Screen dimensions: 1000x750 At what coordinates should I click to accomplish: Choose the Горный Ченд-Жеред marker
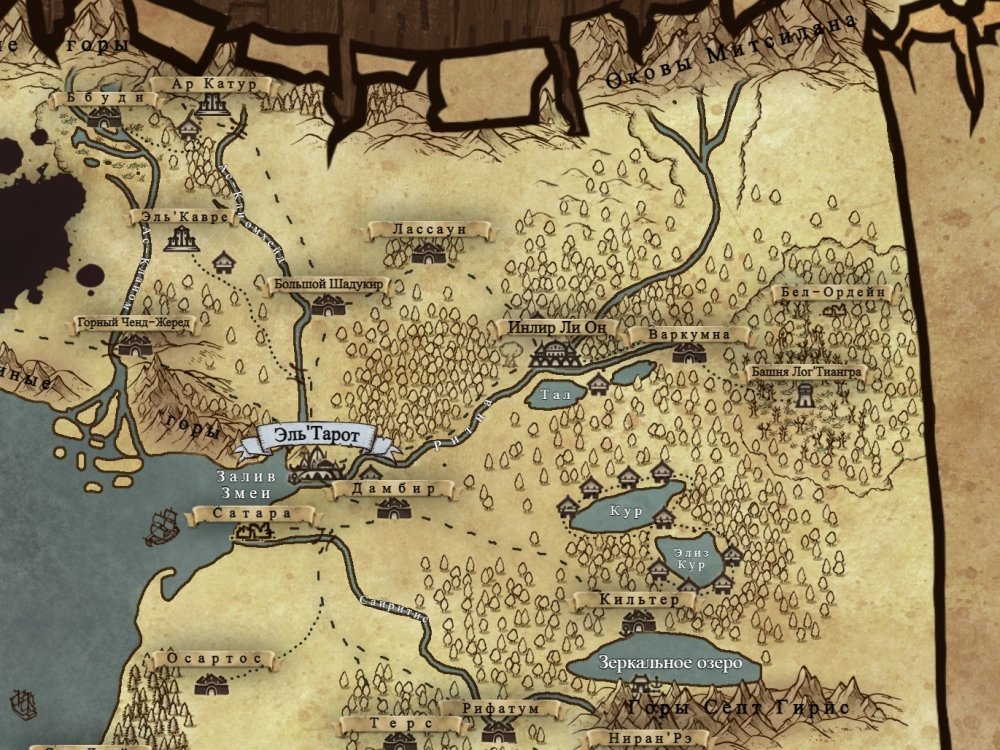tap(135, 325)
